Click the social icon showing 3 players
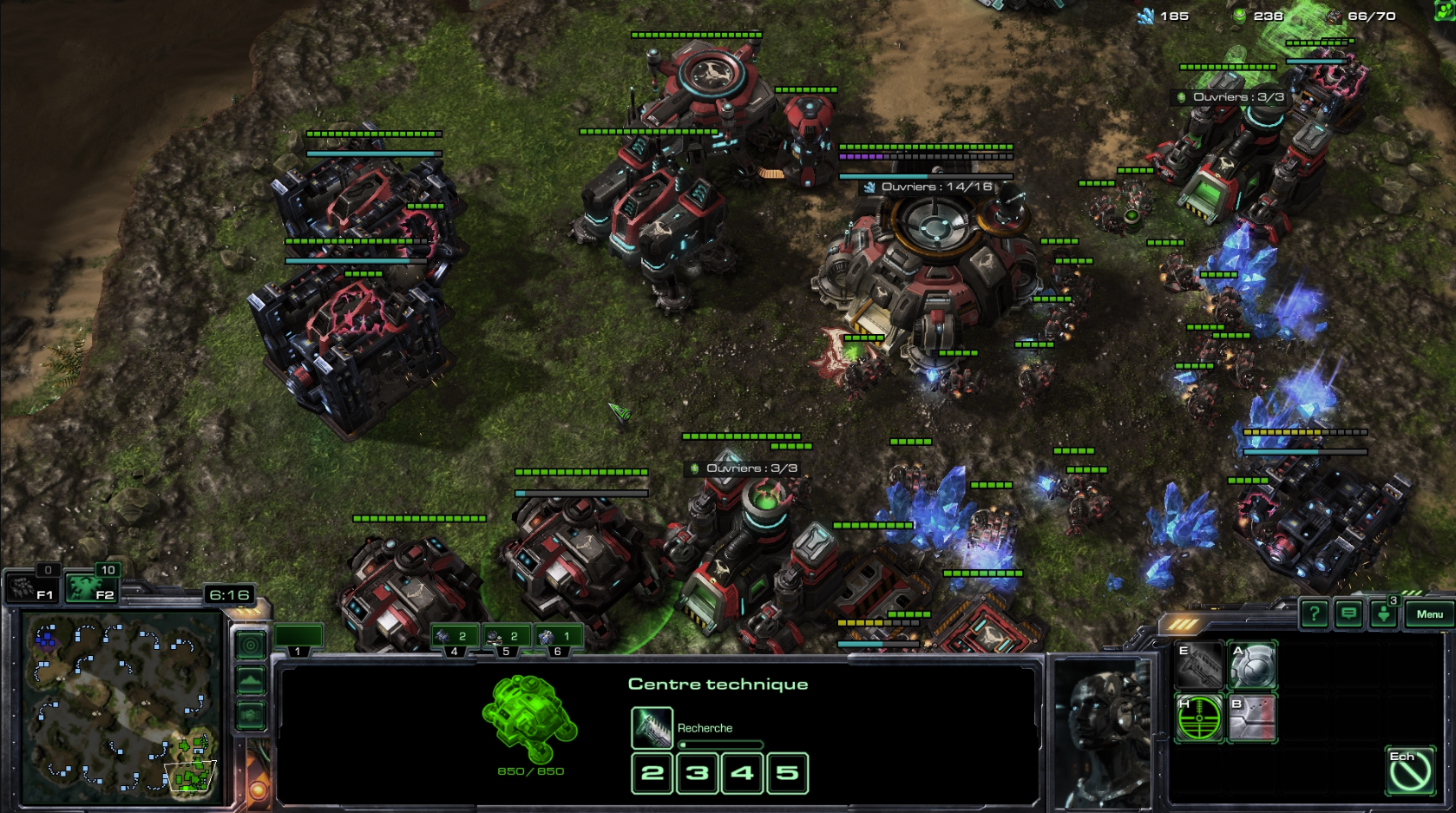Viewport: 1456px width, 813px height. click(1383, 614)
